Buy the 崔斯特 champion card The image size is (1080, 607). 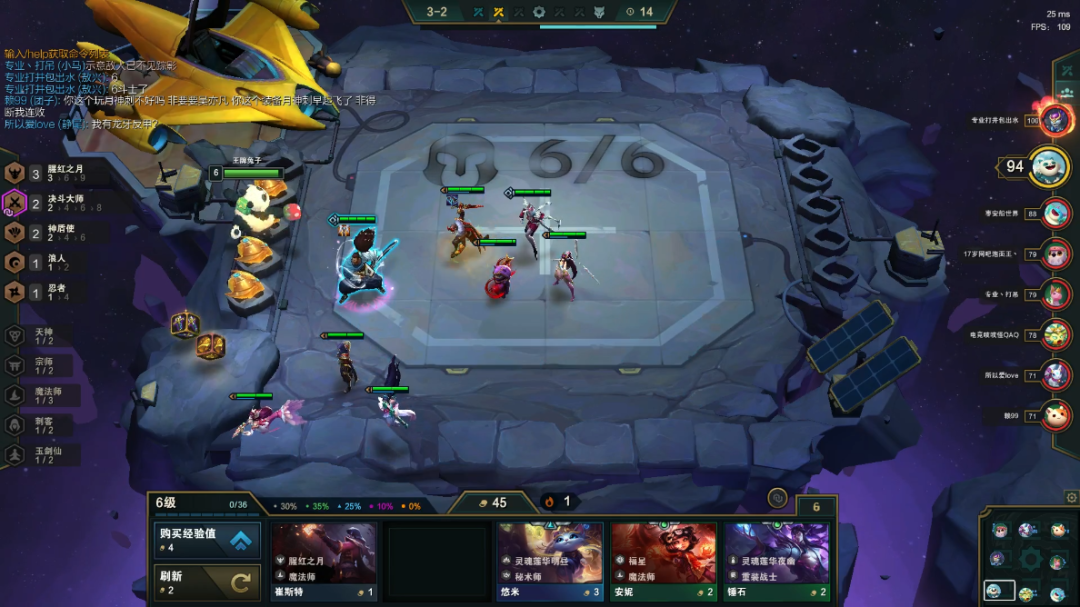324,560
